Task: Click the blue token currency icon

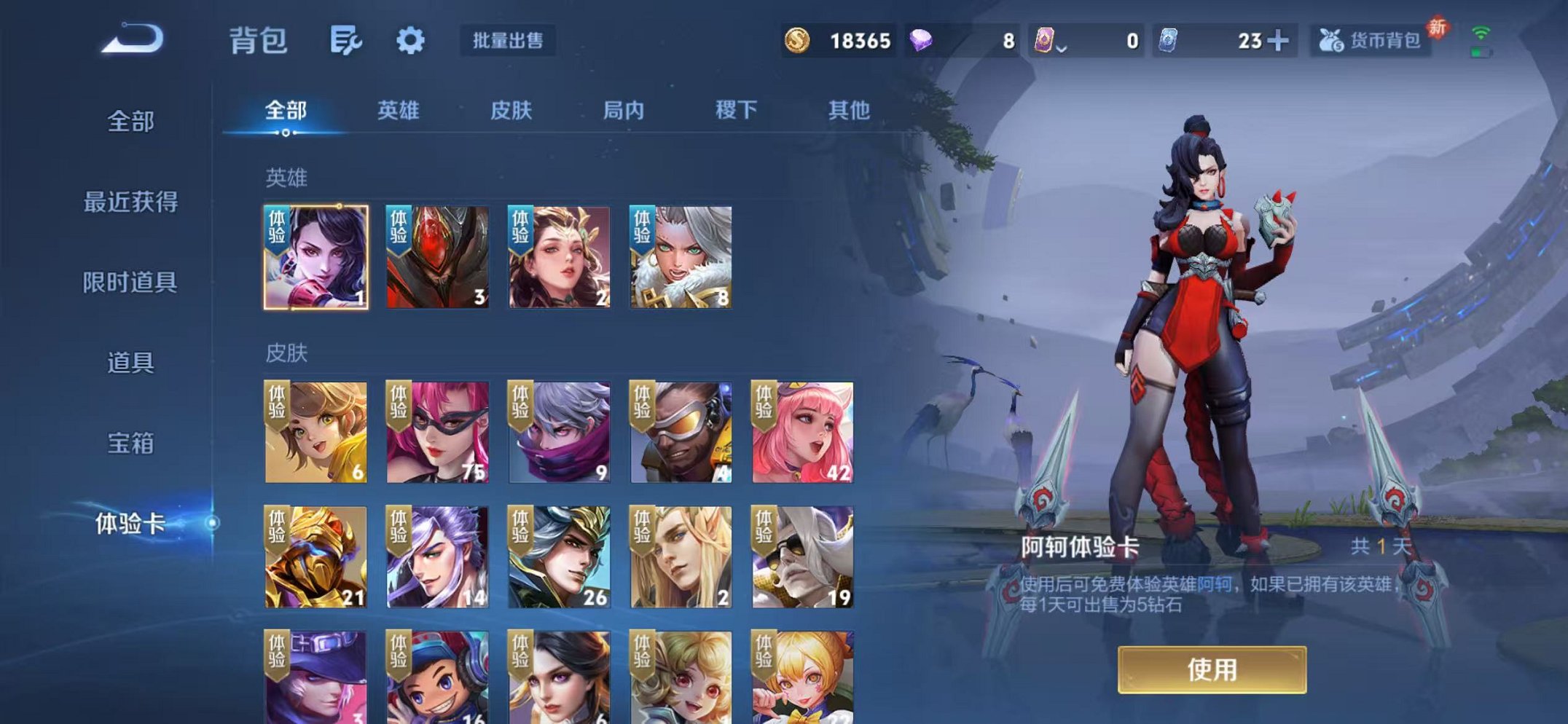Action: click(x=1167, y=42)
